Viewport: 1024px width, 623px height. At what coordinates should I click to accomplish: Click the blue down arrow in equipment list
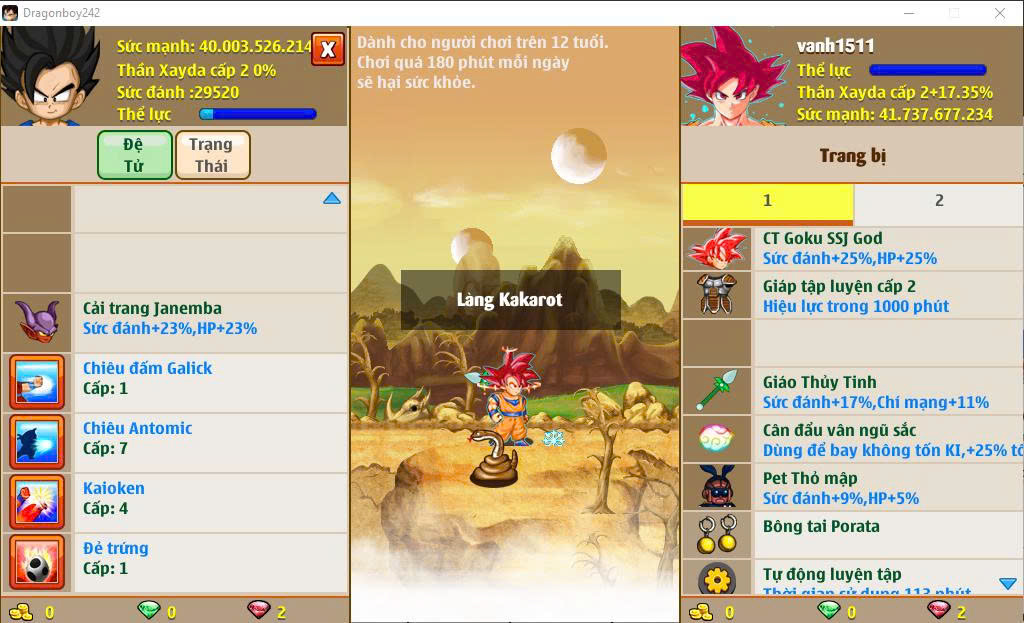[x=1007, y=584]
